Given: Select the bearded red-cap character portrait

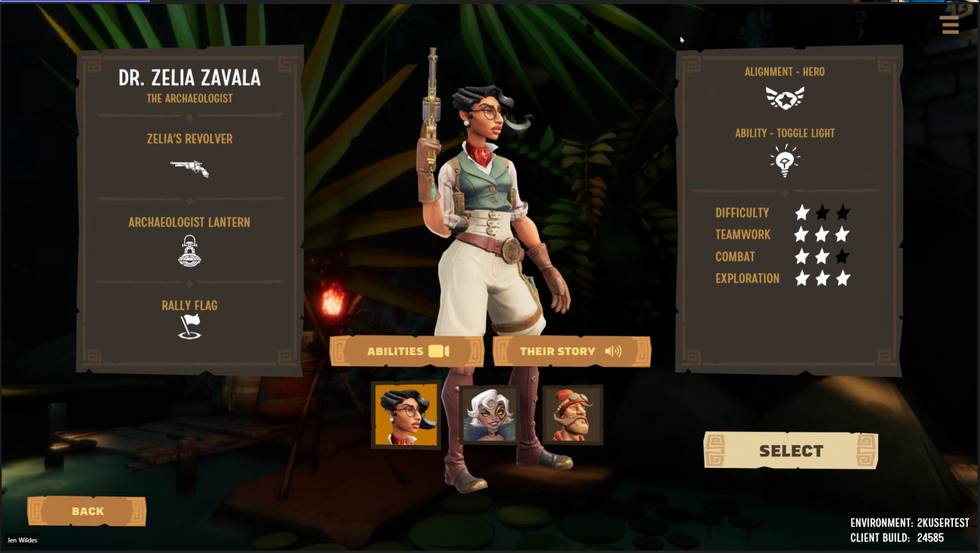Looking at the screenshot, I should click(572, 414).
